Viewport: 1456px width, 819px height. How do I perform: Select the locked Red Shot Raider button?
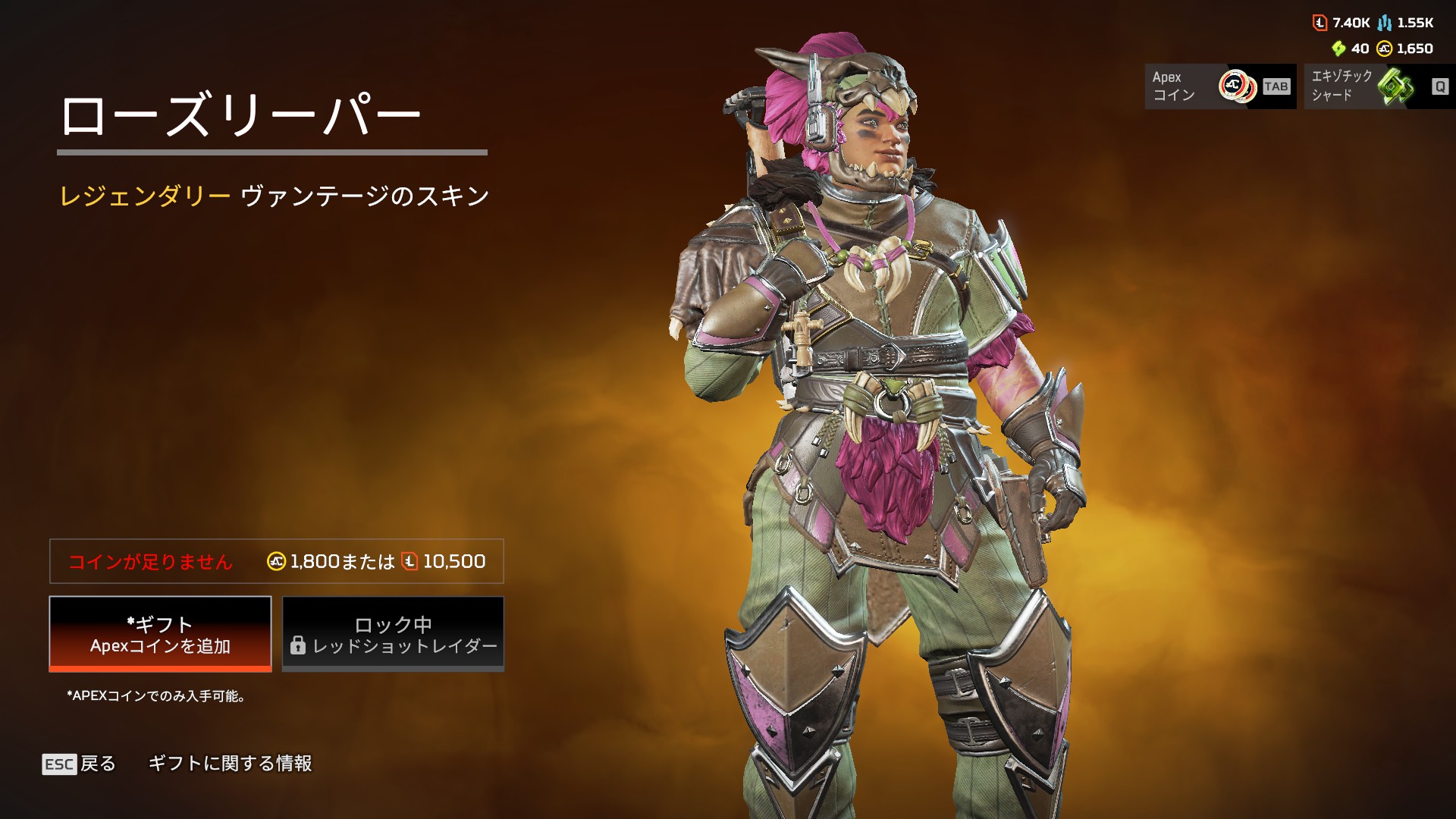point(393,634)
